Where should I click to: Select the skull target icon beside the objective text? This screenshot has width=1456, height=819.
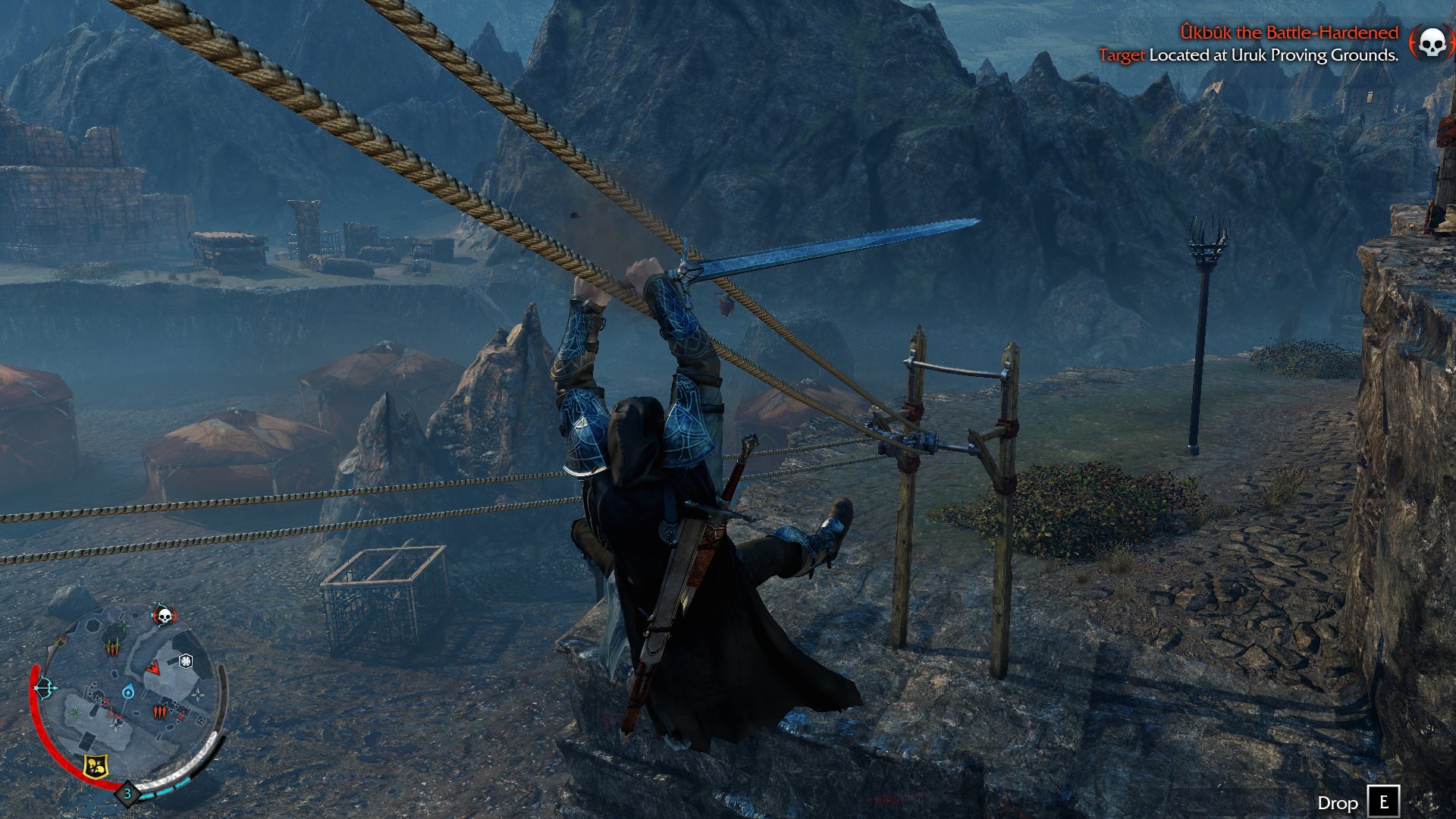1430,42
